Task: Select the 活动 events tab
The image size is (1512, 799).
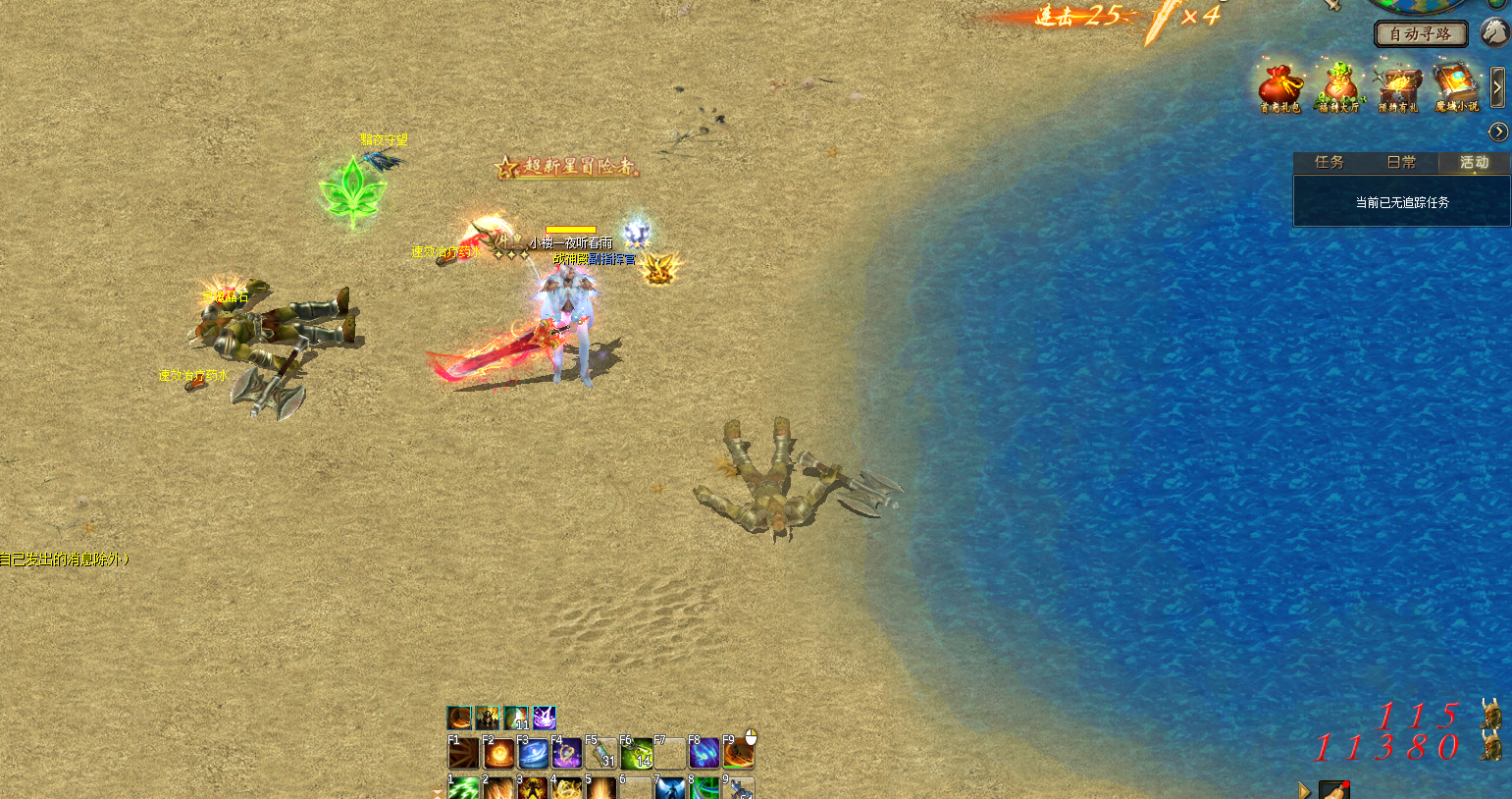Action: pyautogui.click(x=1474, y=163)
